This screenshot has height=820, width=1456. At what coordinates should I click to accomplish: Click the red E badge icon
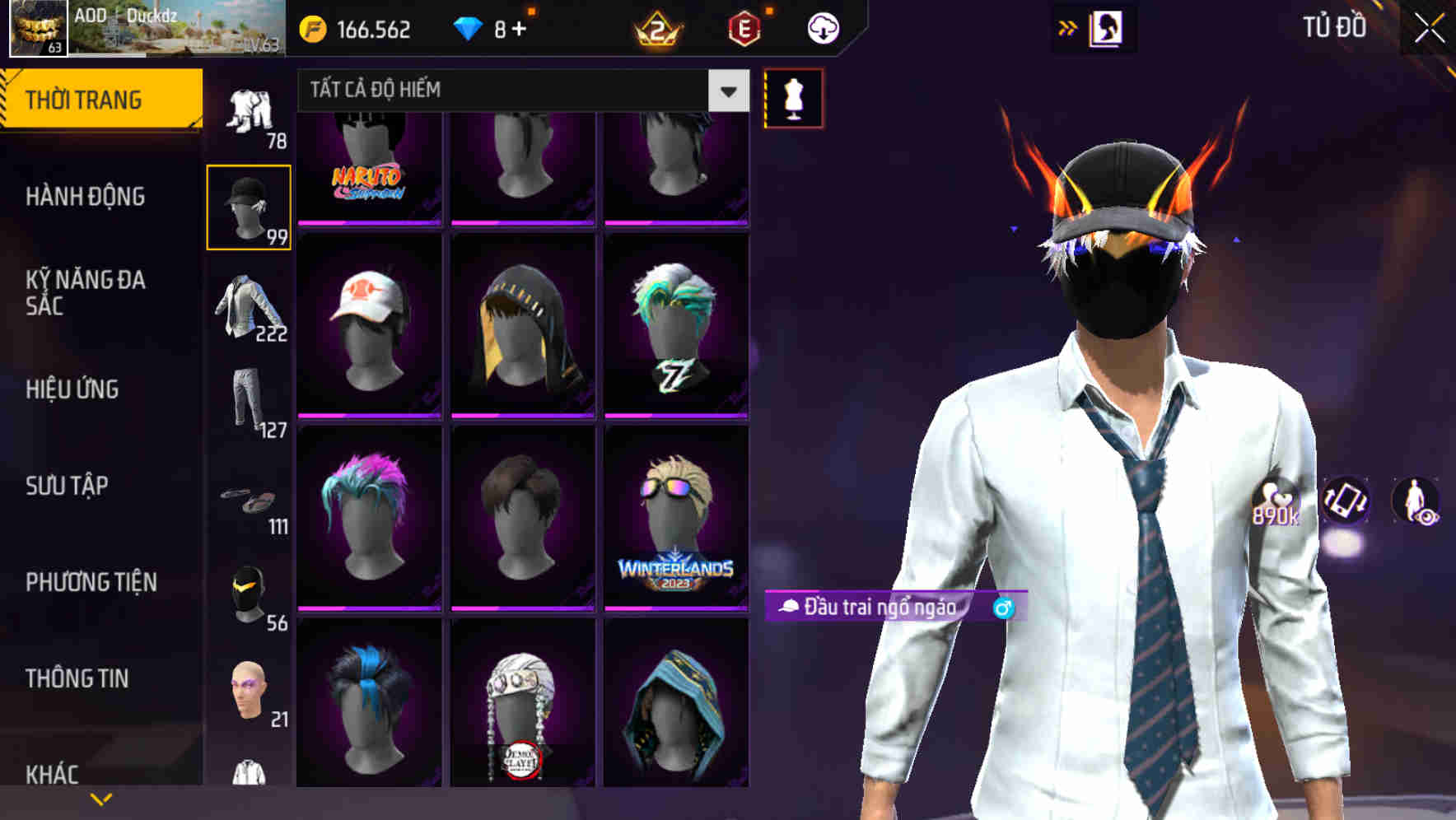click(x=740, y=28)
